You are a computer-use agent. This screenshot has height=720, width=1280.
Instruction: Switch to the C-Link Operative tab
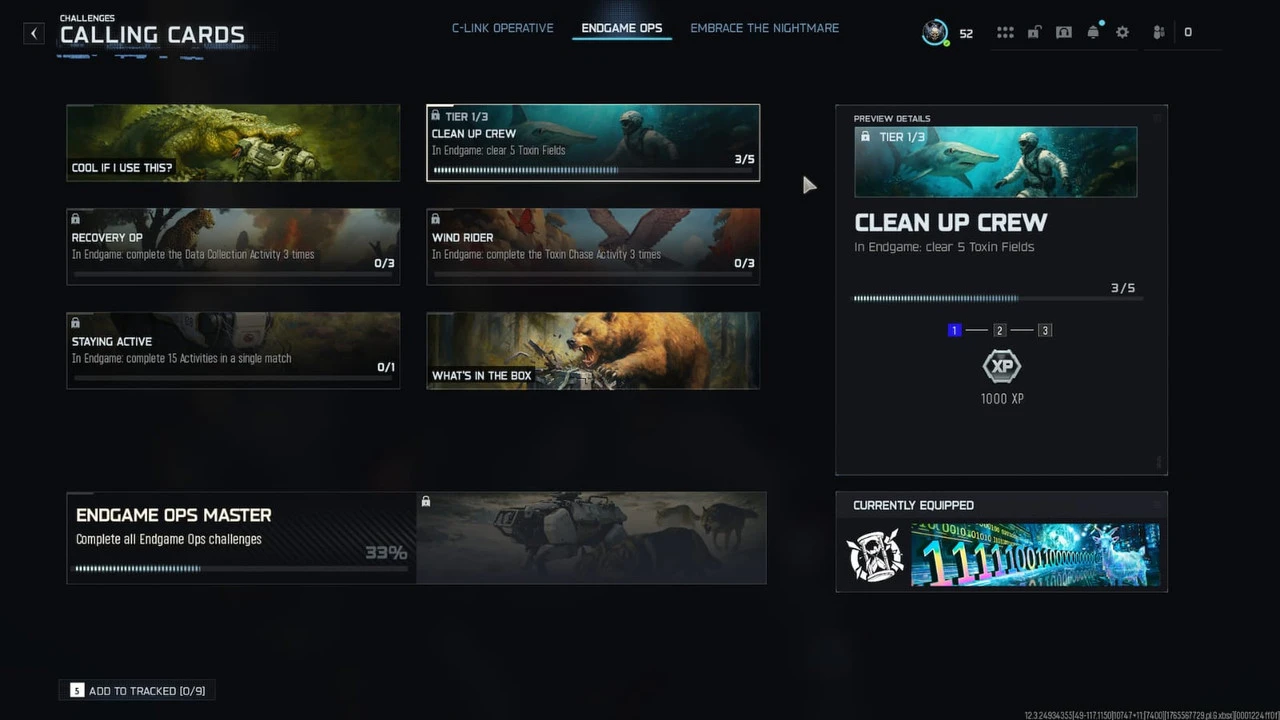coord(502,28)
